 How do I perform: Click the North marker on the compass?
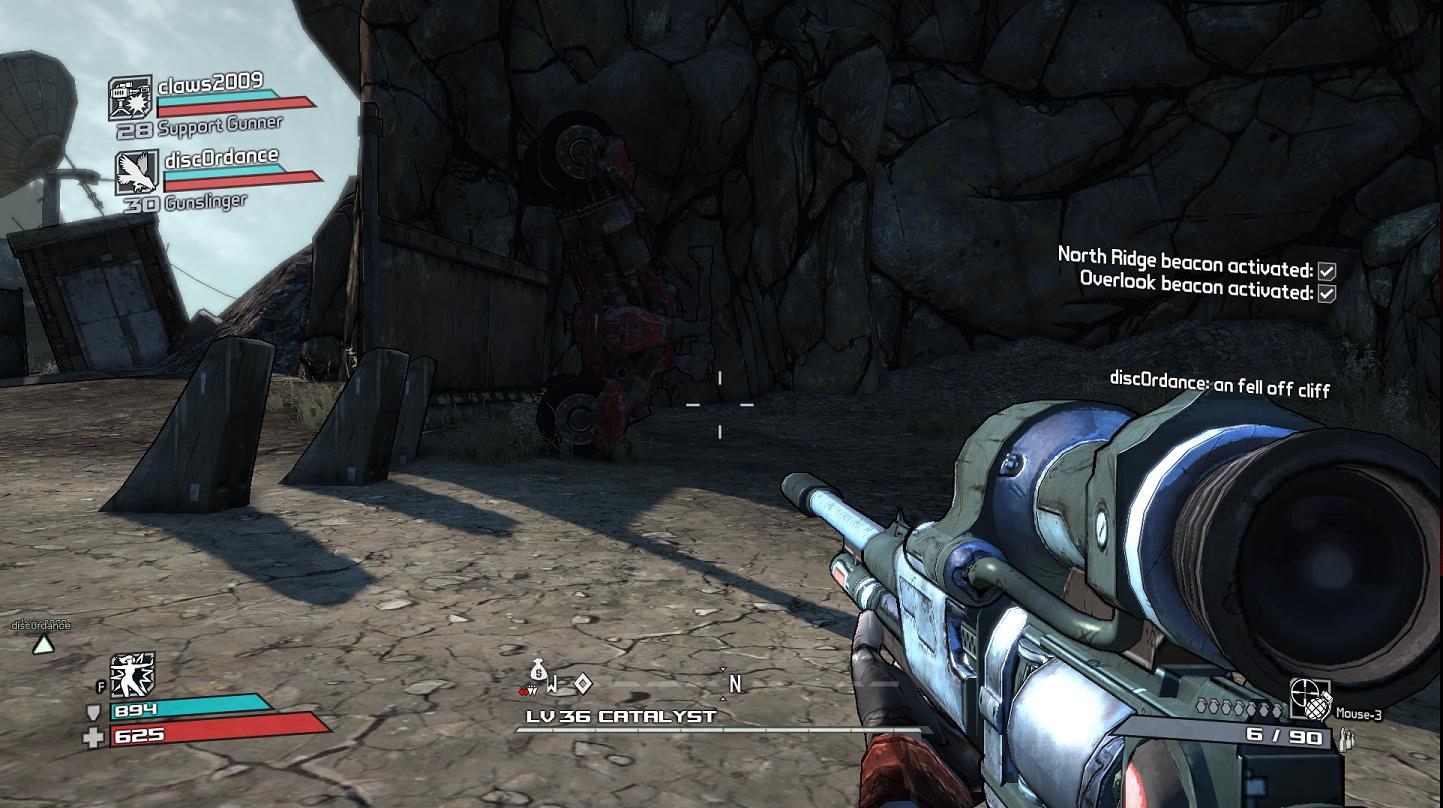[735, 684]
